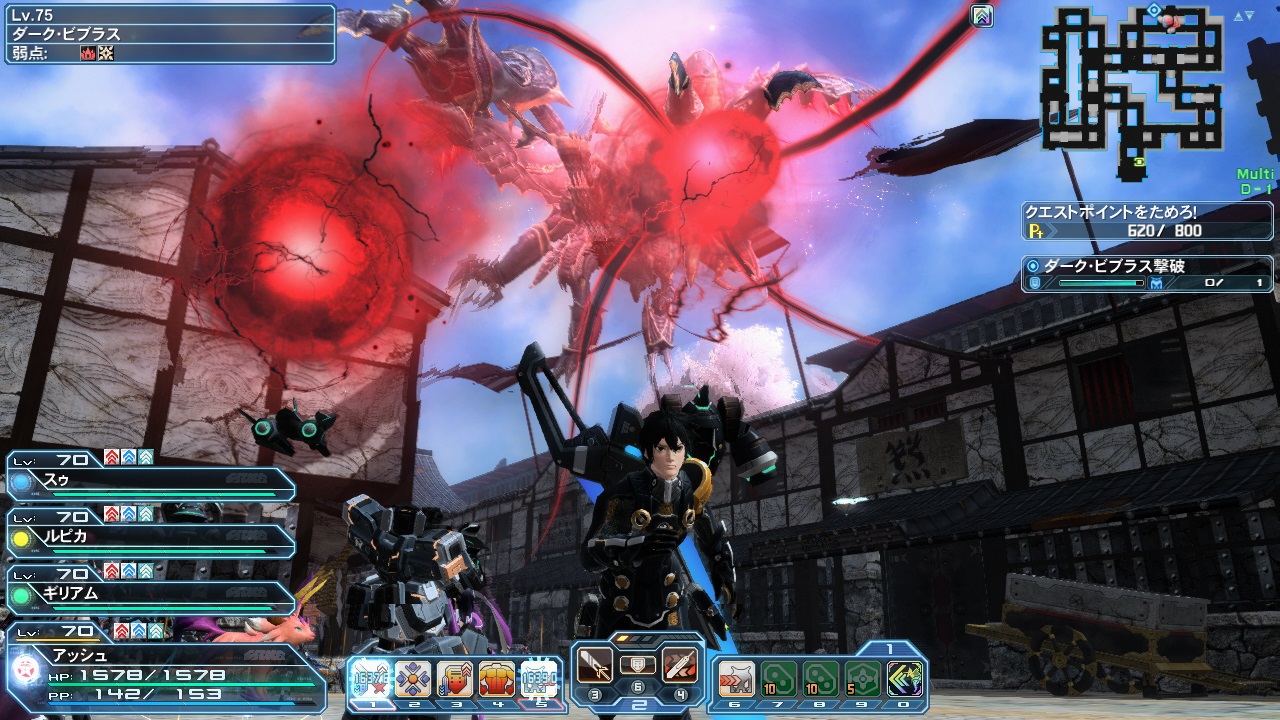Use the green item with count 5

tap(863, 679)
